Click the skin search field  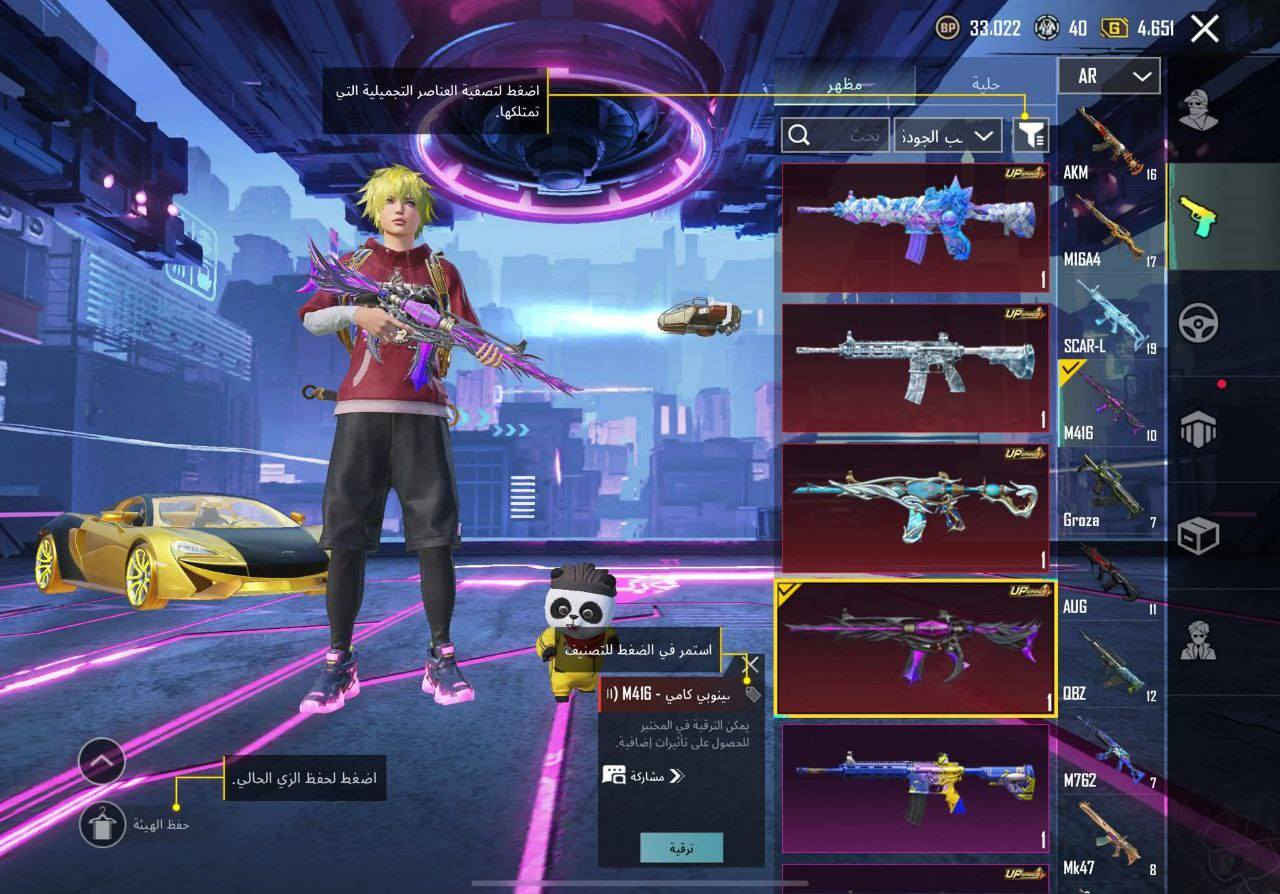(x=835, y=135)
